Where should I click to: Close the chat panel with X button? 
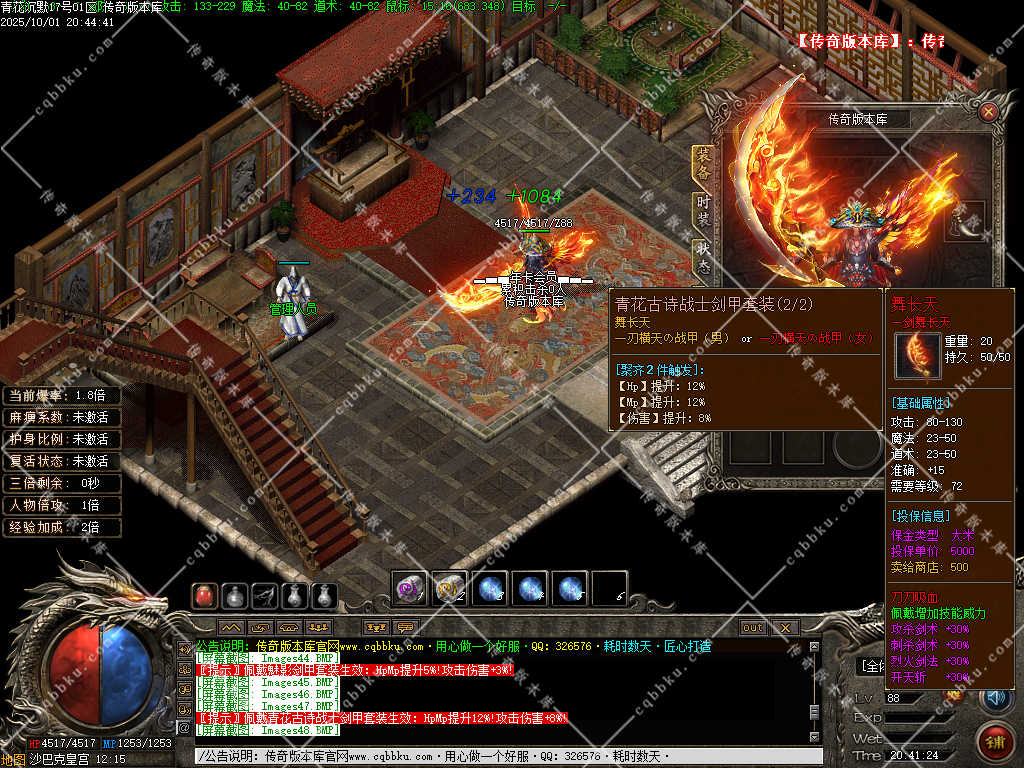[785, 628]
